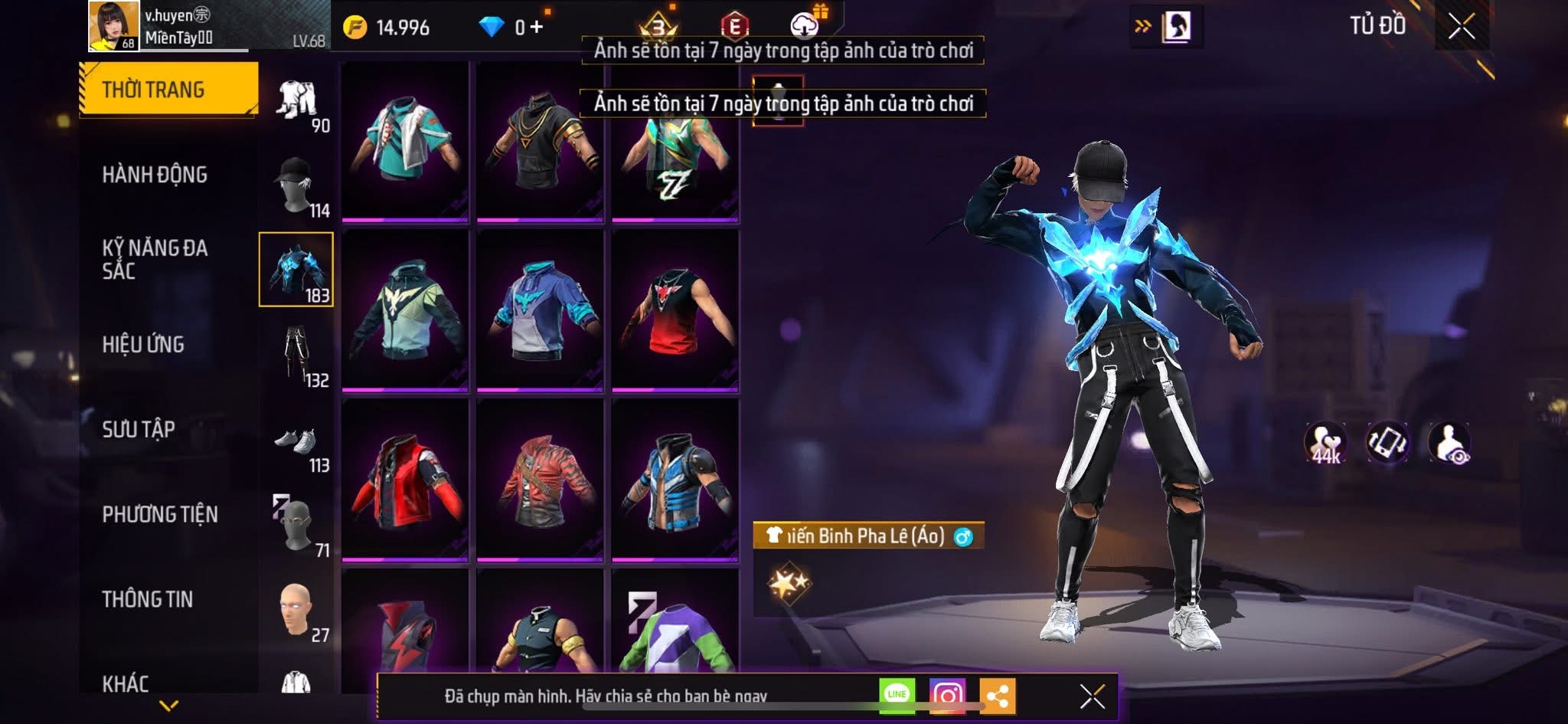Viewport: 1568px width, 724px height.
Task: Share the screenshot to Instagram
Action: 947,696
